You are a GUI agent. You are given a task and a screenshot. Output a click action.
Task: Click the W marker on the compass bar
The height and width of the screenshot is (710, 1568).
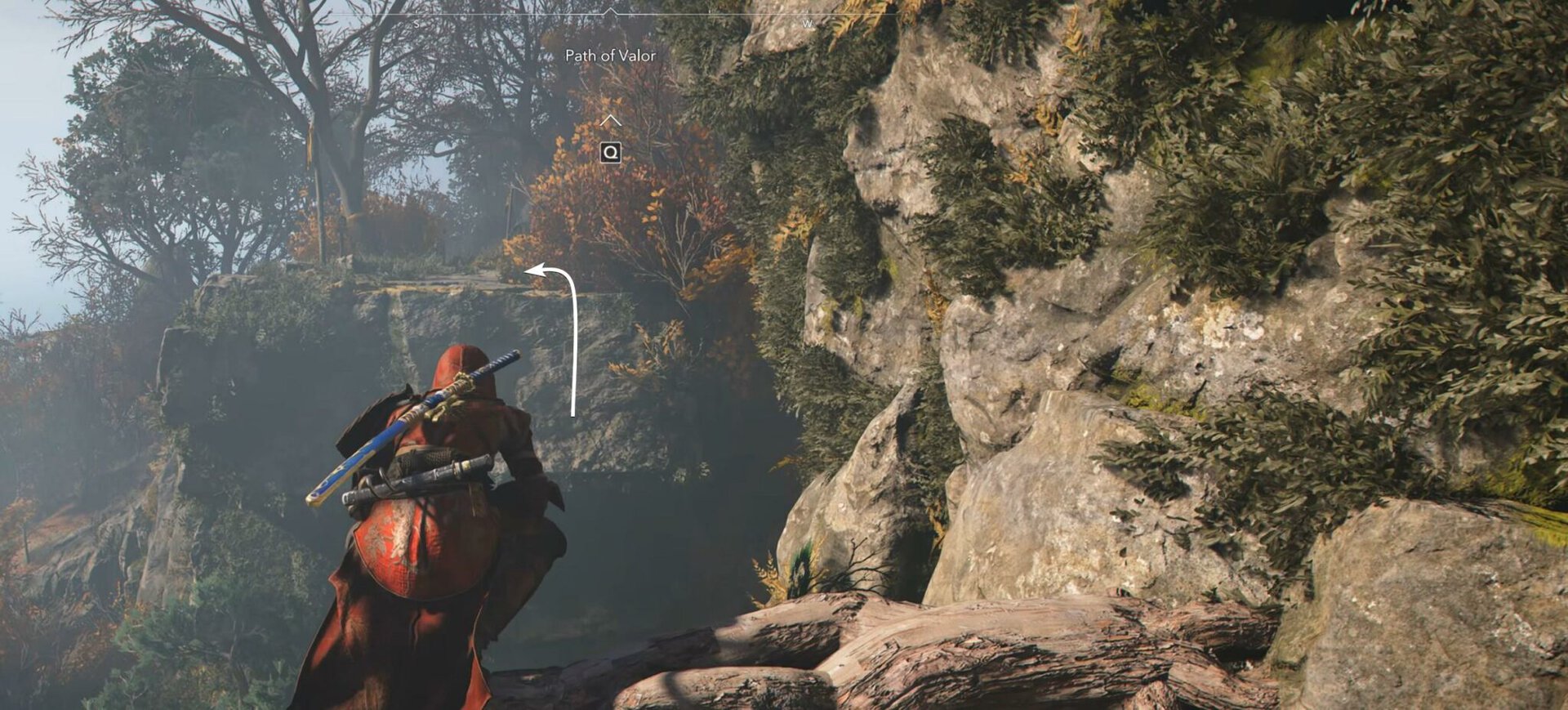(808, 25)
